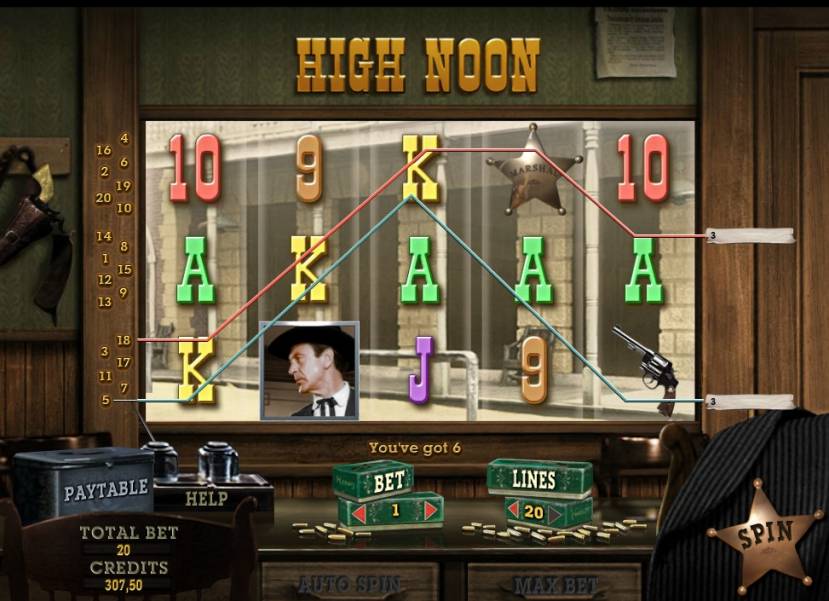Select payline number 19
Image resolution: width=829 pixels, height=601 pixels.
[x=124, y=186]
